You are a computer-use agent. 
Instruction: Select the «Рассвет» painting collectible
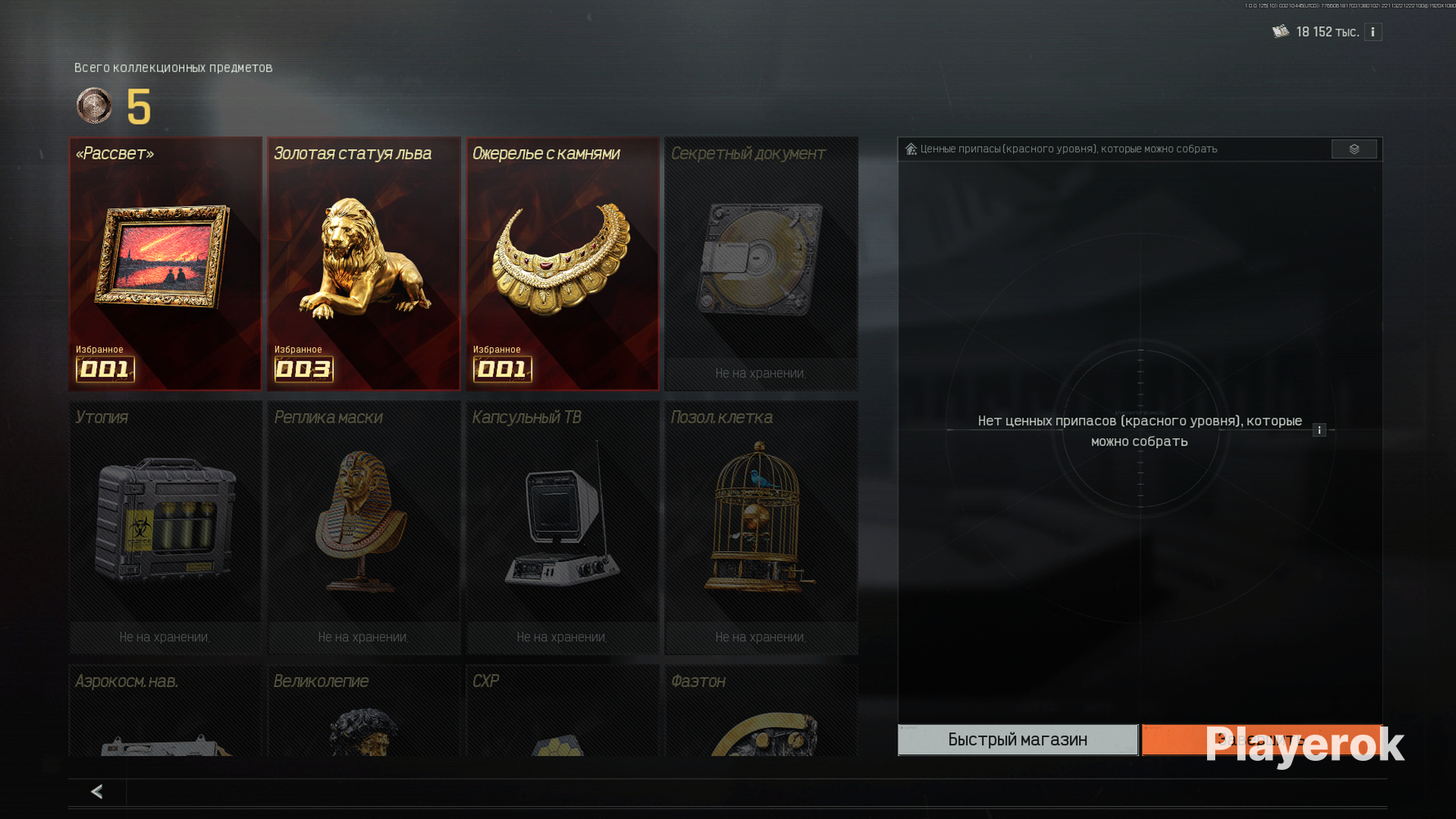165,263
